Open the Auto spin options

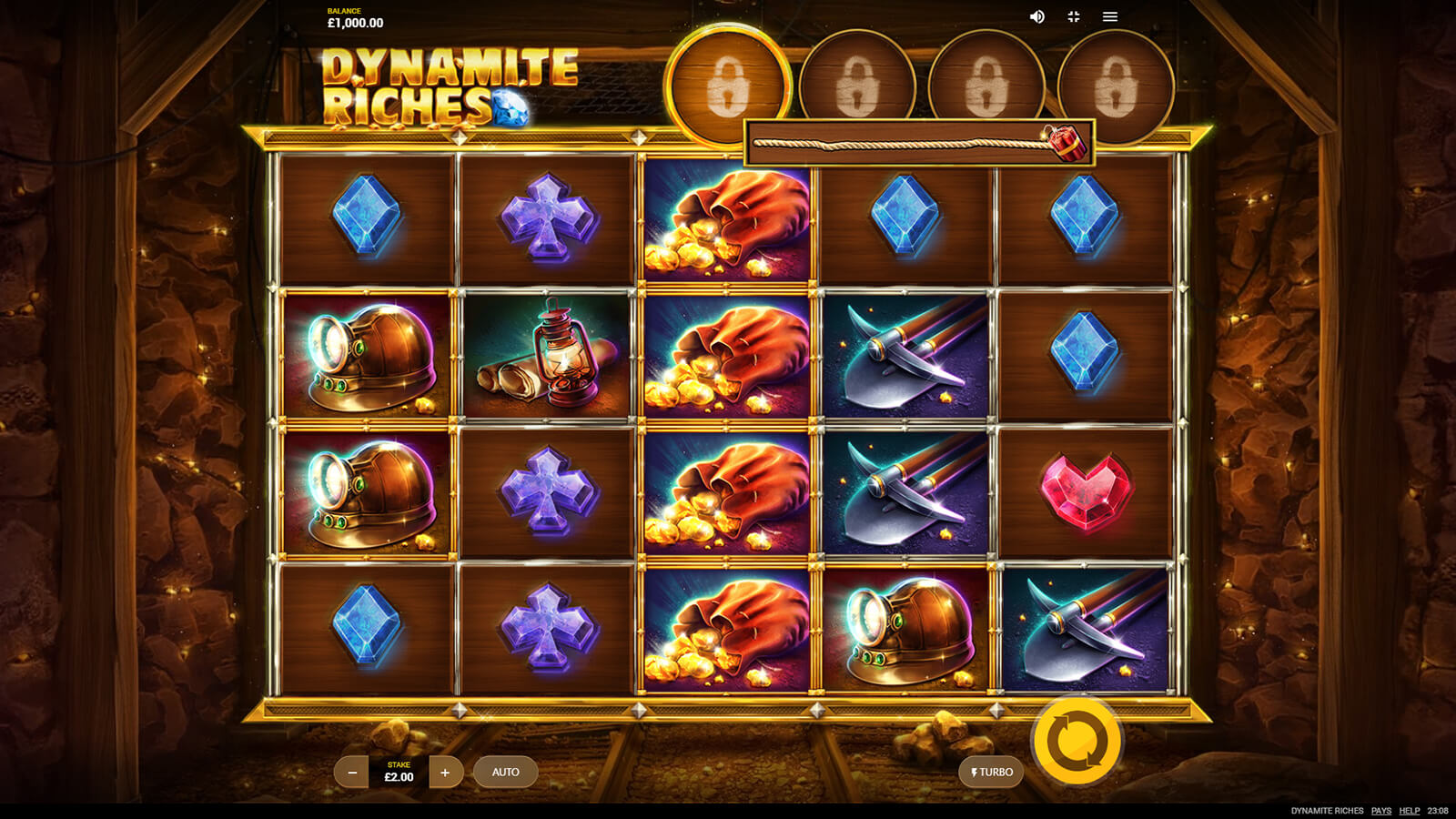click(505, 773)
